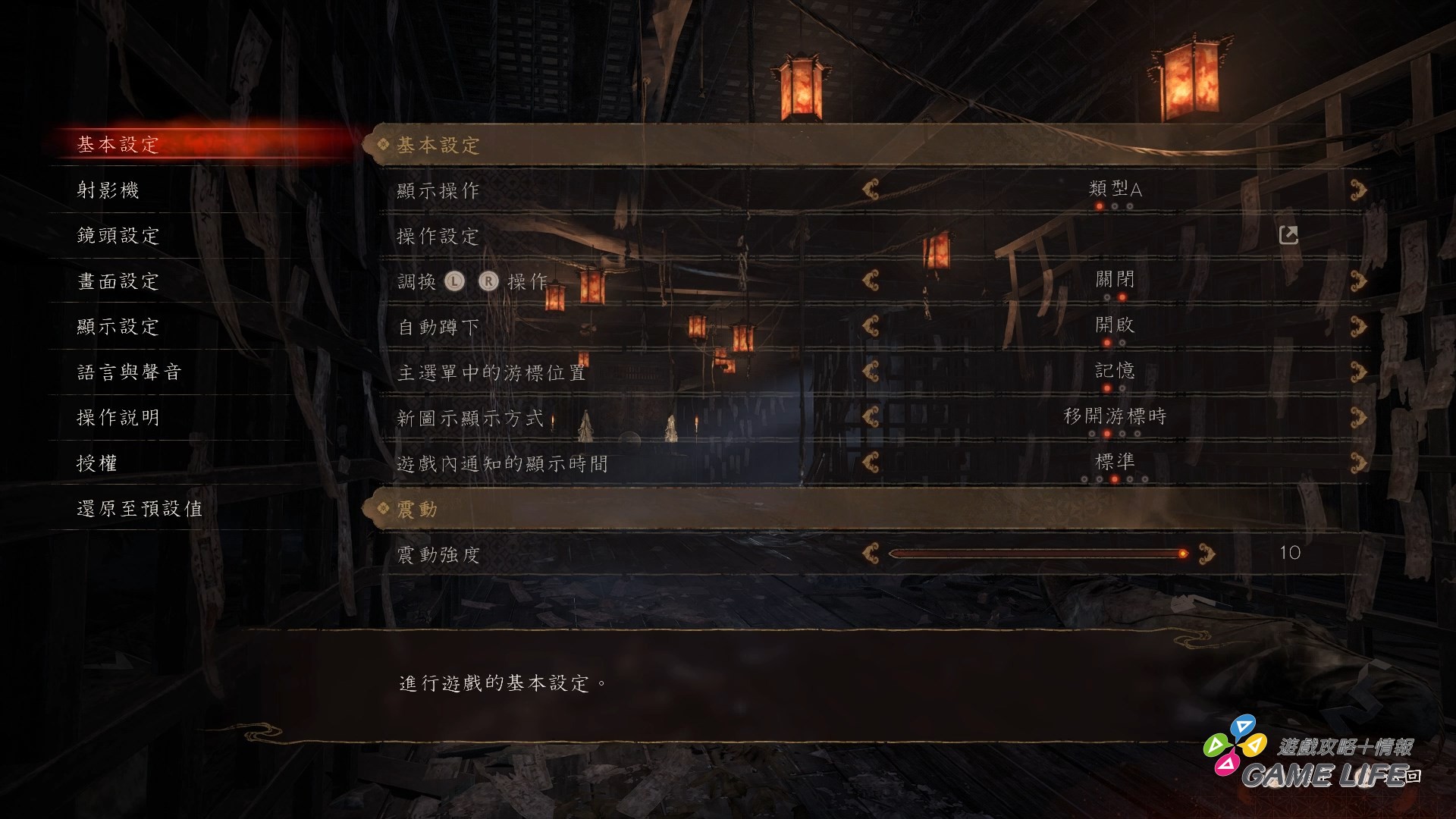
Task: Click right chevron on 遊戲內通知的顯示時間
Action: pyautogui.click(x=1357, y=461)
